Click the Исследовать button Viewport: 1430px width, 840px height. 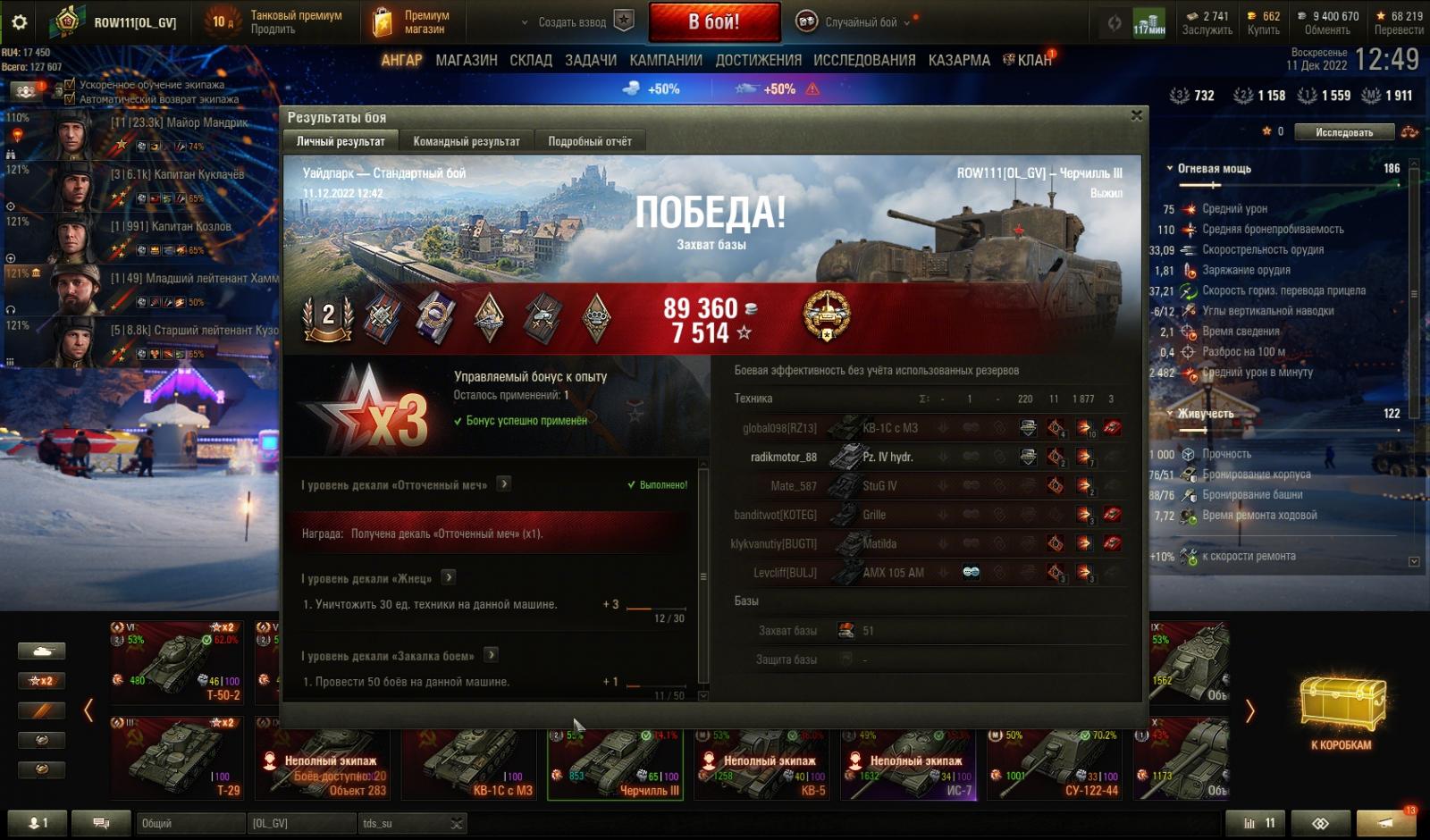[x=1343, y=132]
